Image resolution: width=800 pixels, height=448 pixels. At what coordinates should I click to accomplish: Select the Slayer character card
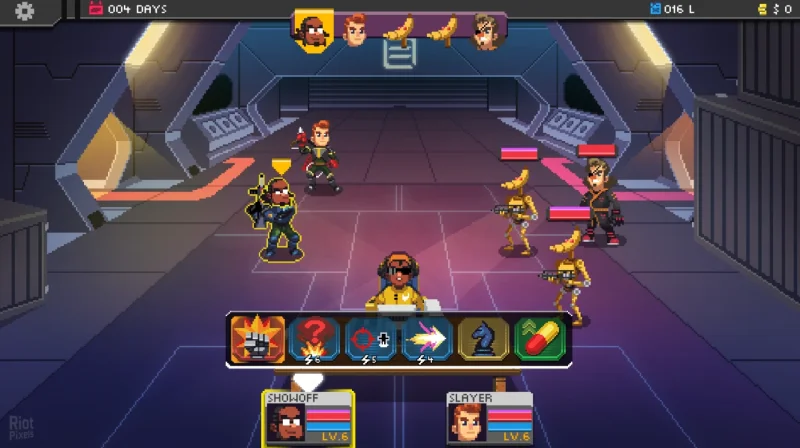pos(489,418)
